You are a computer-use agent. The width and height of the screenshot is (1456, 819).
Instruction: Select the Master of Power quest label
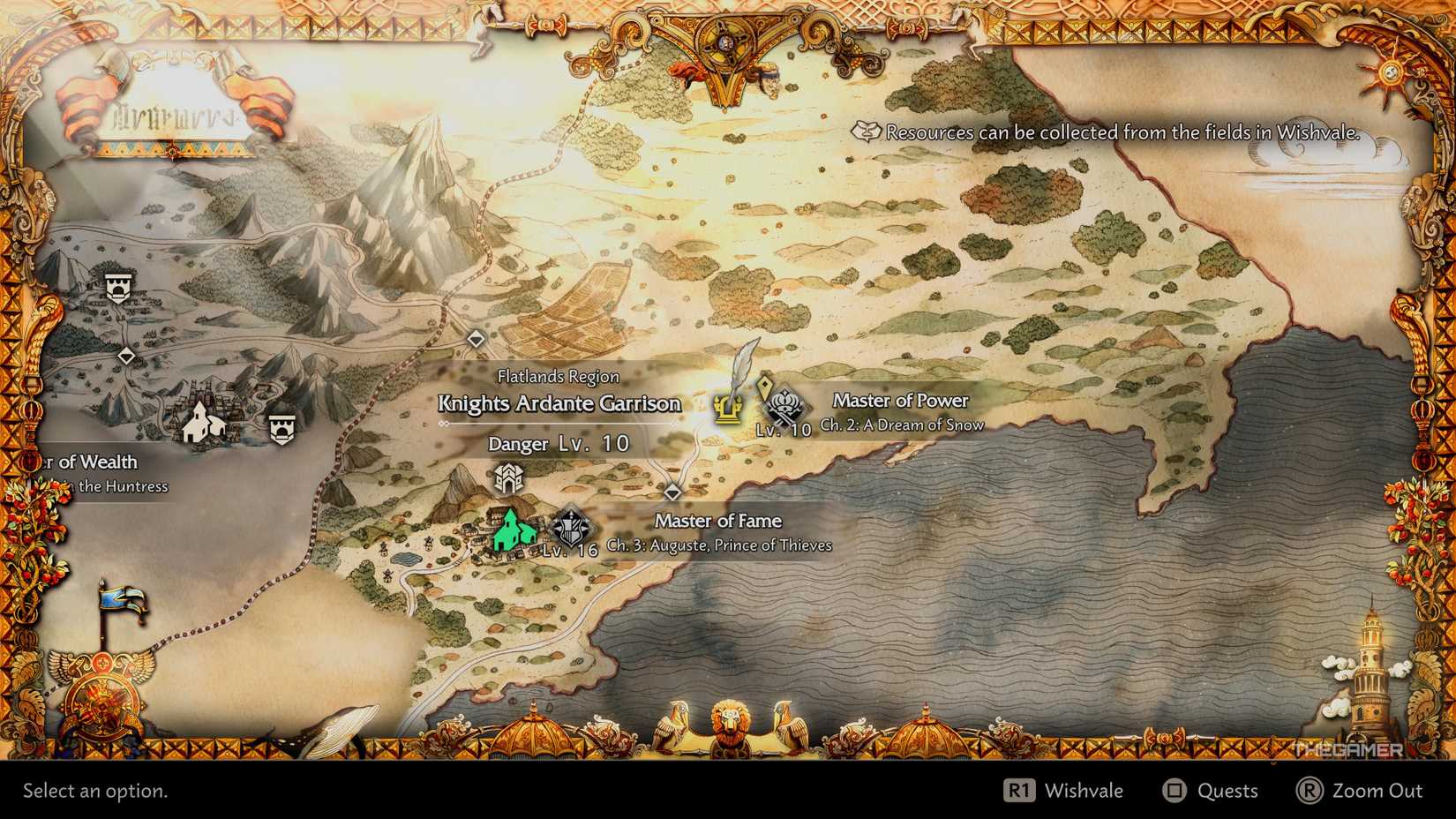[900, 400]
